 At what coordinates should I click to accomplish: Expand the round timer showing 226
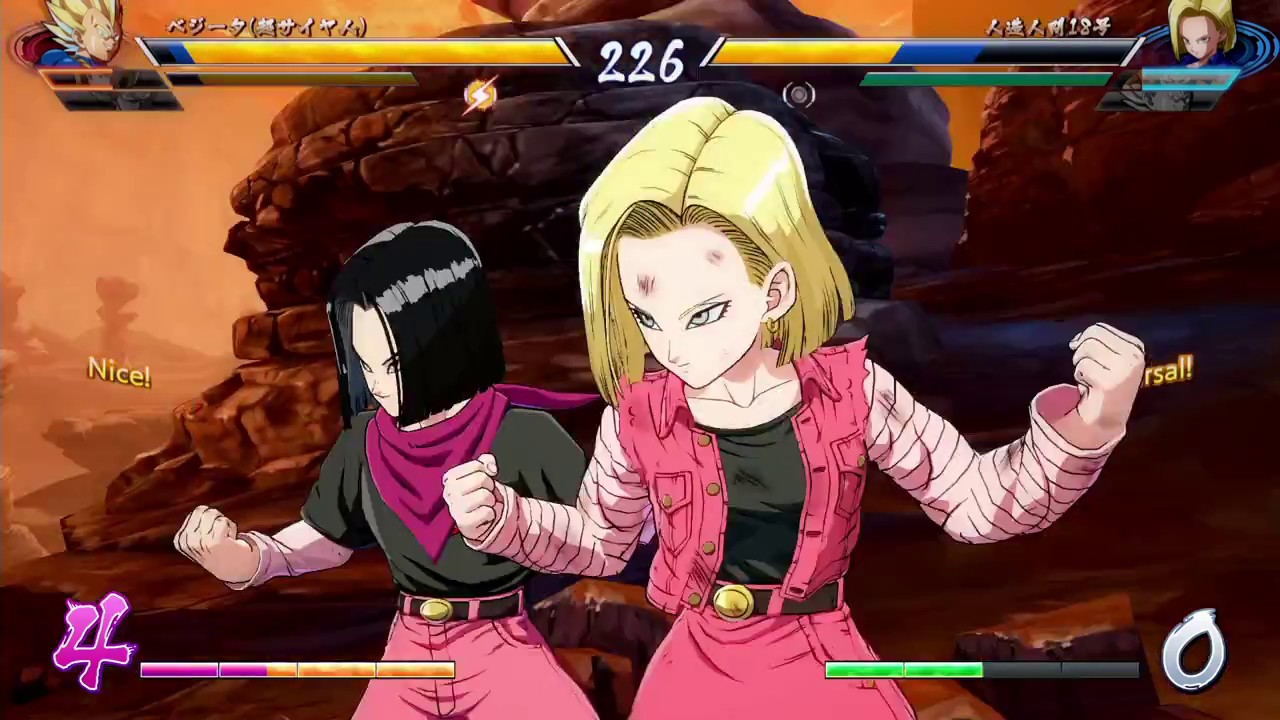click(x=640, y=64)
